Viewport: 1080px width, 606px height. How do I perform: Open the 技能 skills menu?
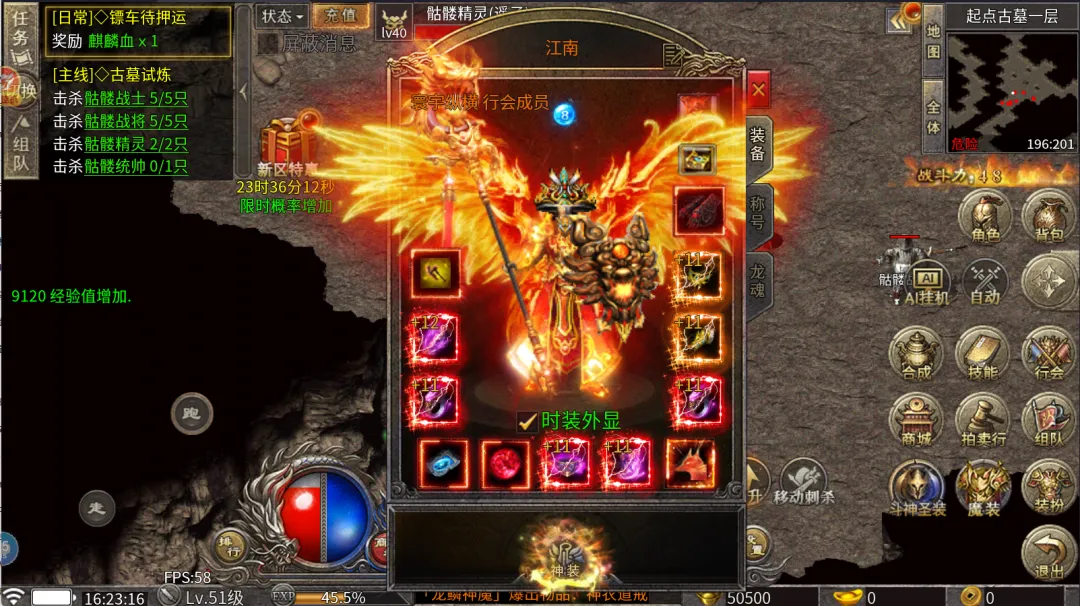tap(982, 354)
